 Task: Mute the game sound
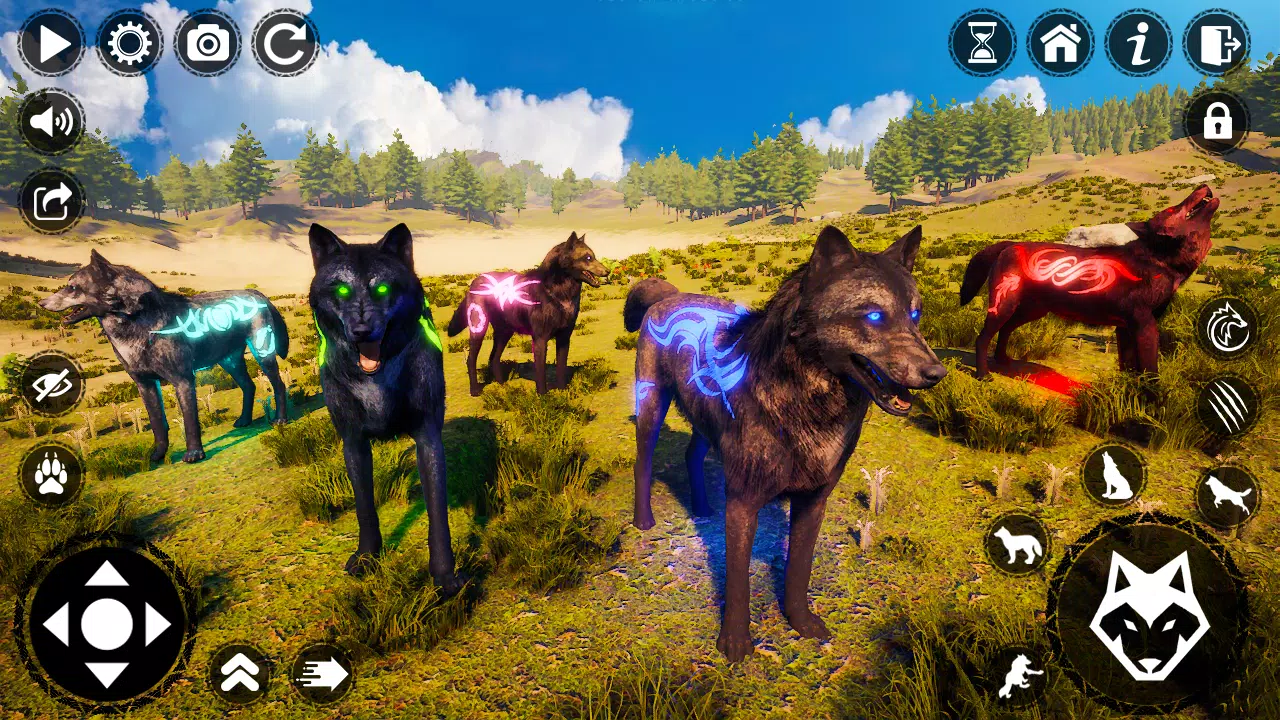(50, 124)
